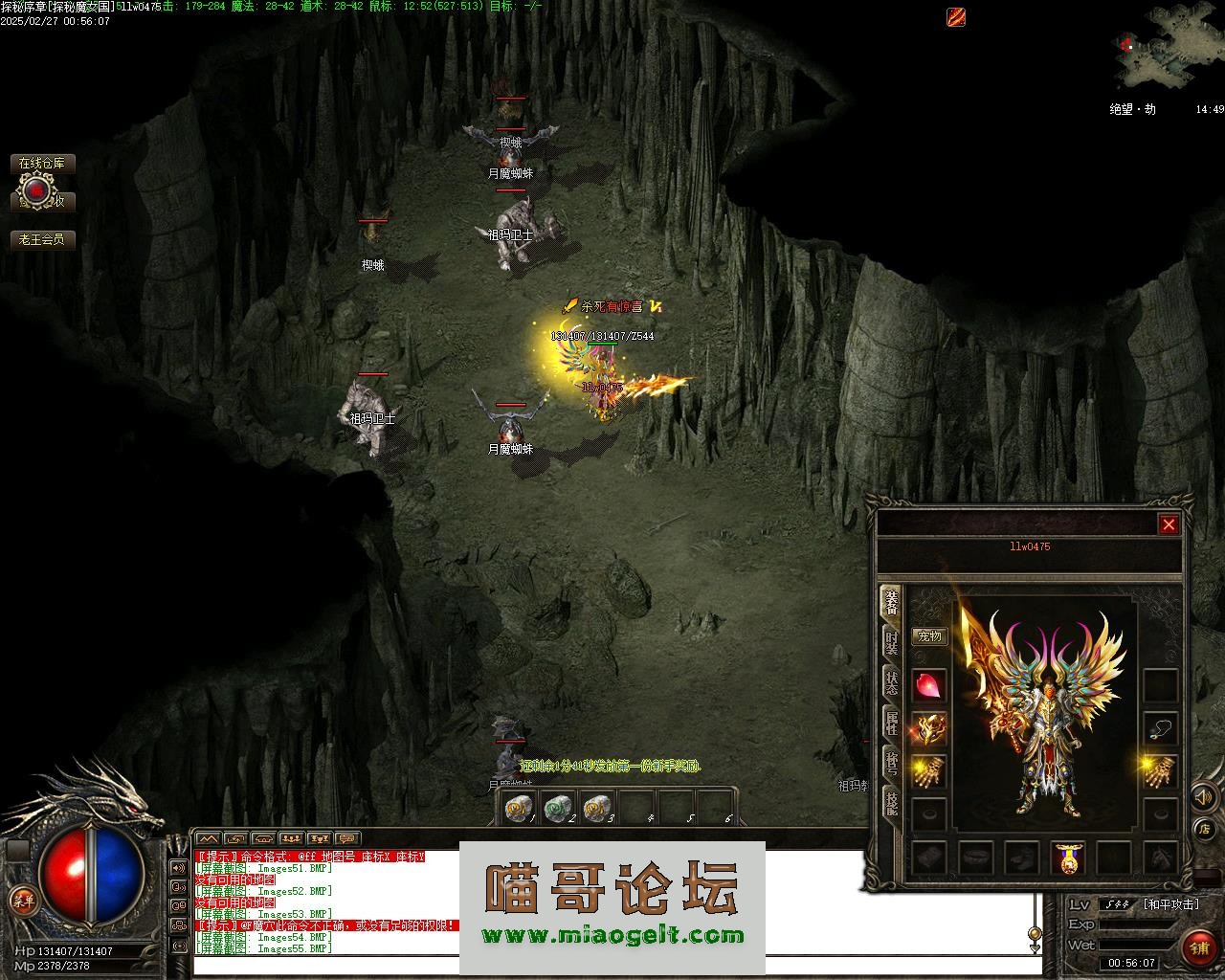Open the 菜单 menu button
Viewport: 1225px width, 980px height.
[x=21, y=900]
